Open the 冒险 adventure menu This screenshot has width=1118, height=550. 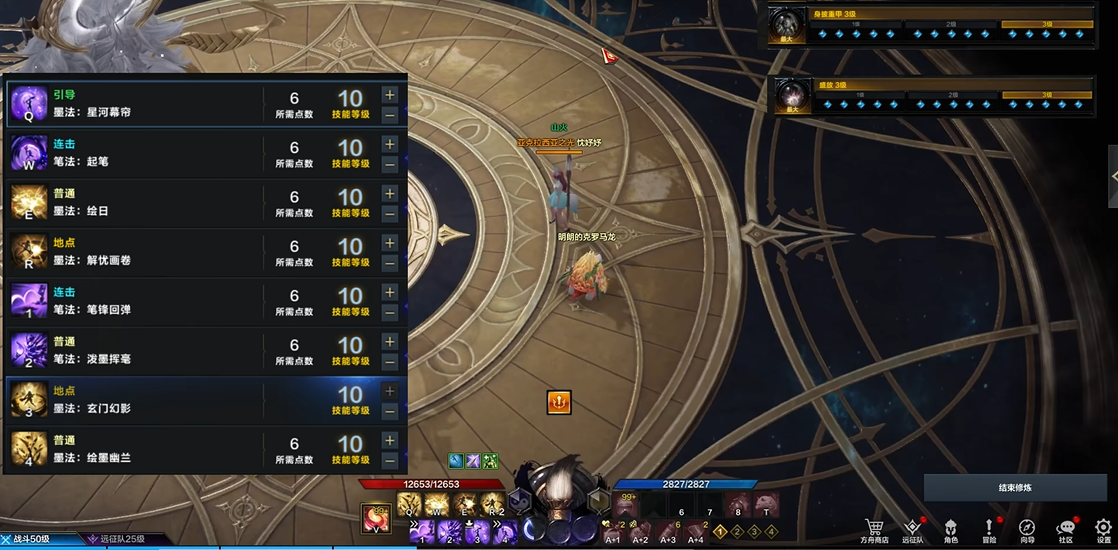pos(989,530)
